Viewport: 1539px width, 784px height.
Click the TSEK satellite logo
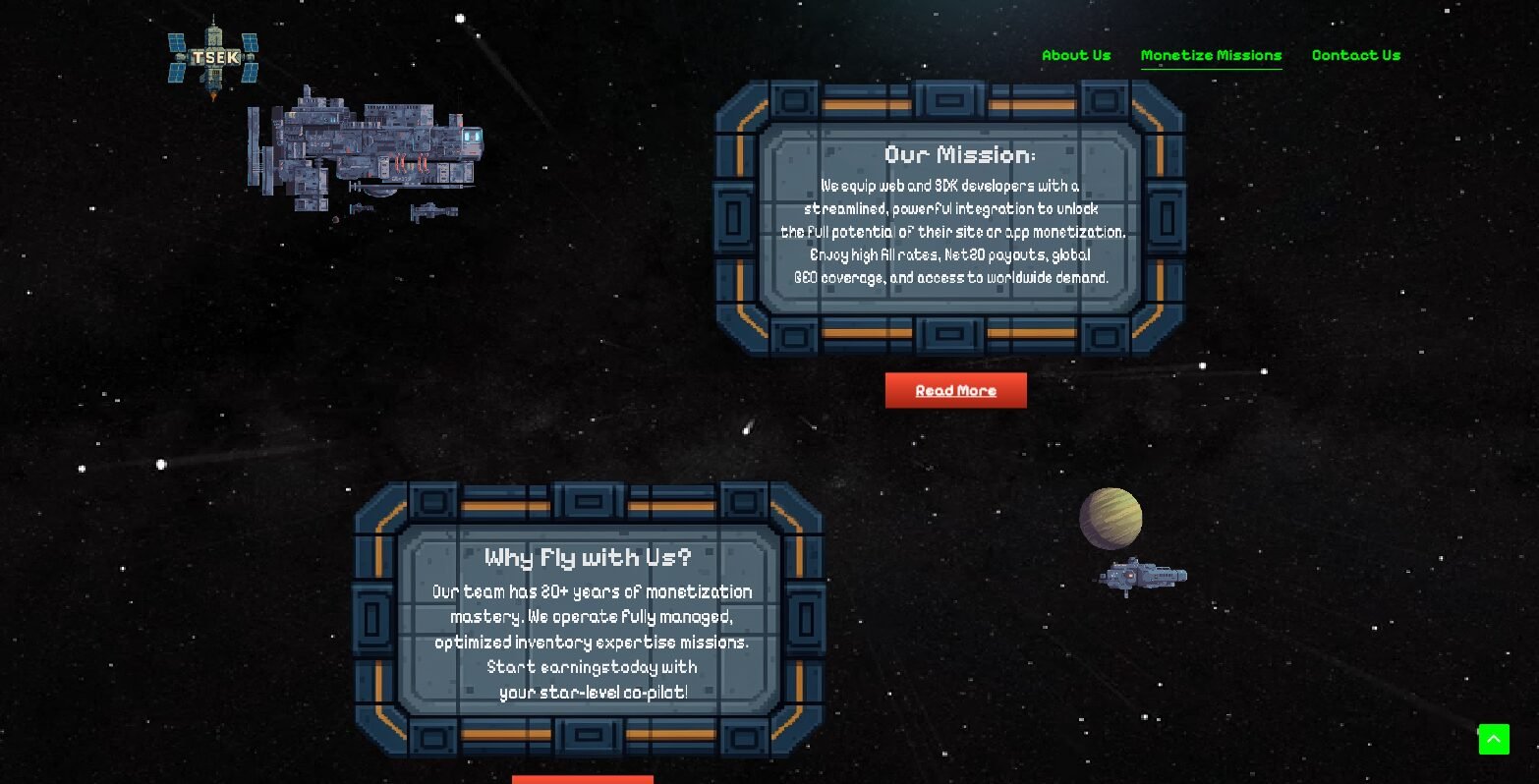pos(214,58)
